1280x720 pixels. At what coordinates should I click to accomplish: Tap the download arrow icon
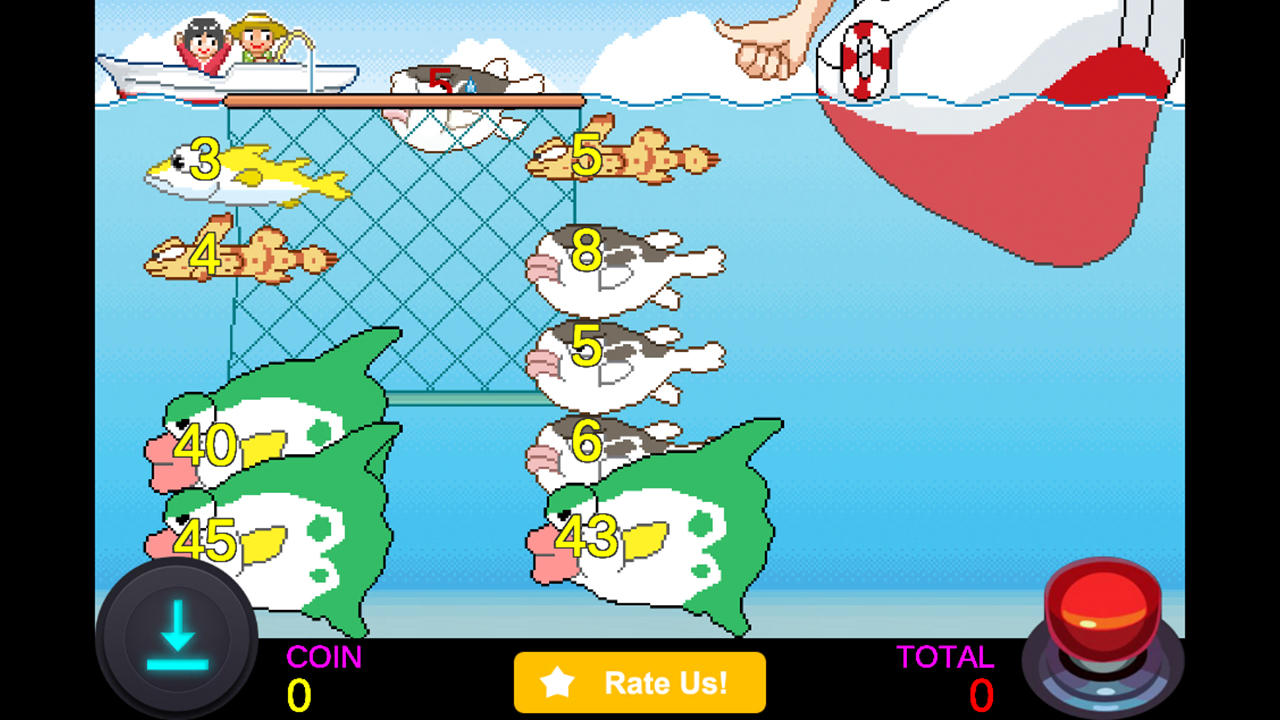click(x=176, y=638)
